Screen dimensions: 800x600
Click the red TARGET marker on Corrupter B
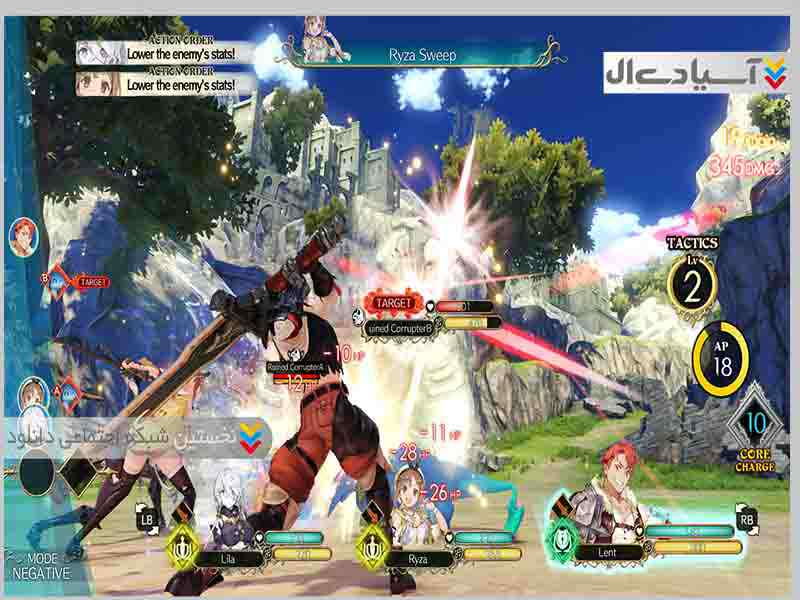[395, 301]
